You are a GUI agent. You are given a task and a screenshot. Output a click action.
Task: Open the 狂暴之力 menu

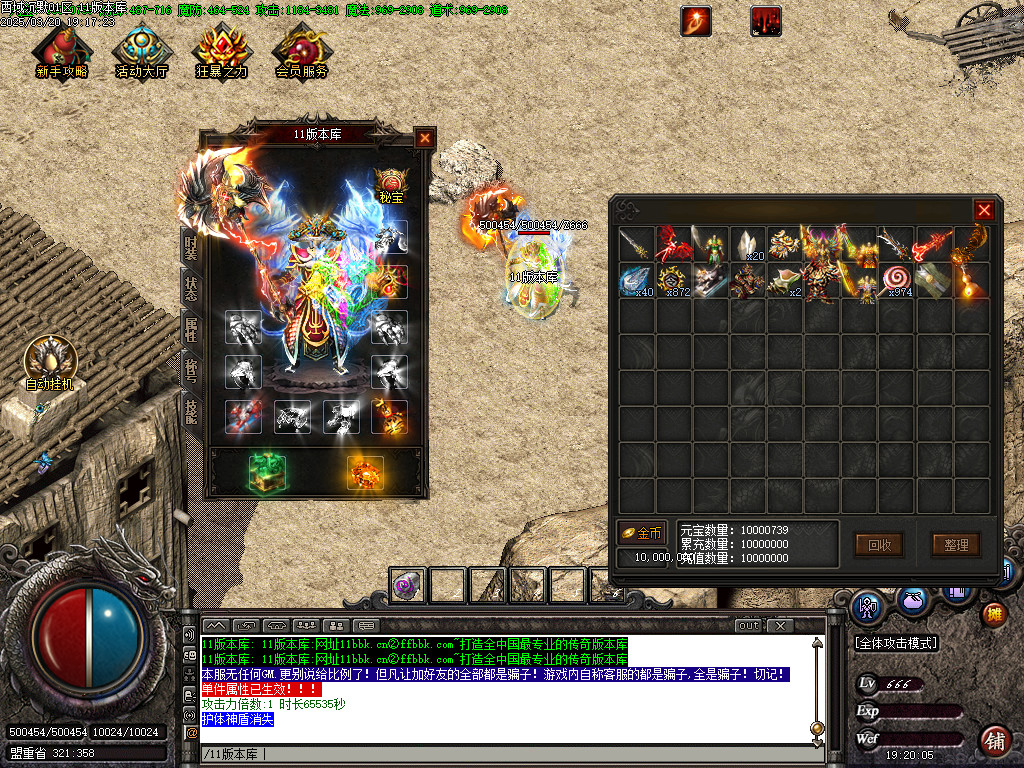(x=221, y=52)
